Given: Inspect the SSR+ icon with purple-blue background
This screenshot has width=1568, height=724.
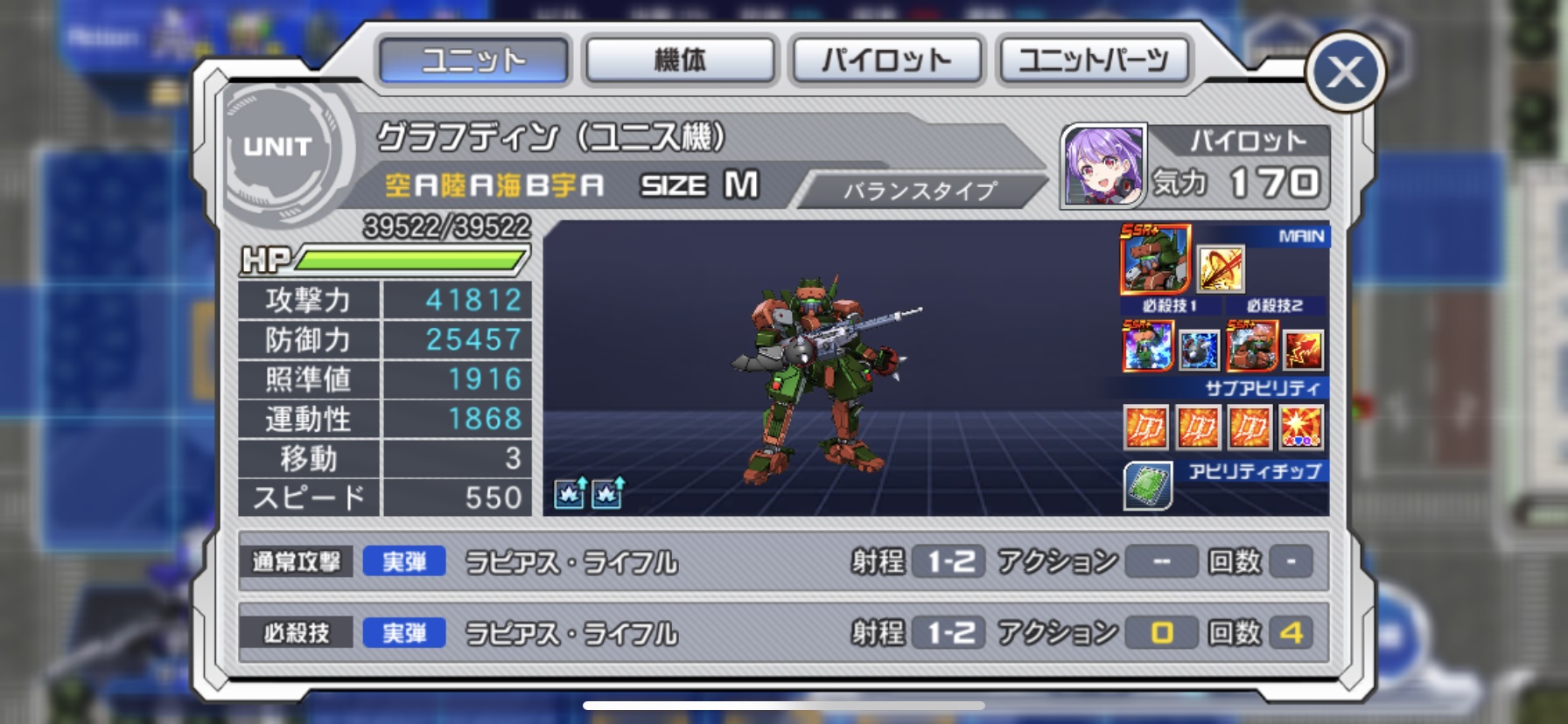Looking at the screenshot, I should tap(1147, 345).
